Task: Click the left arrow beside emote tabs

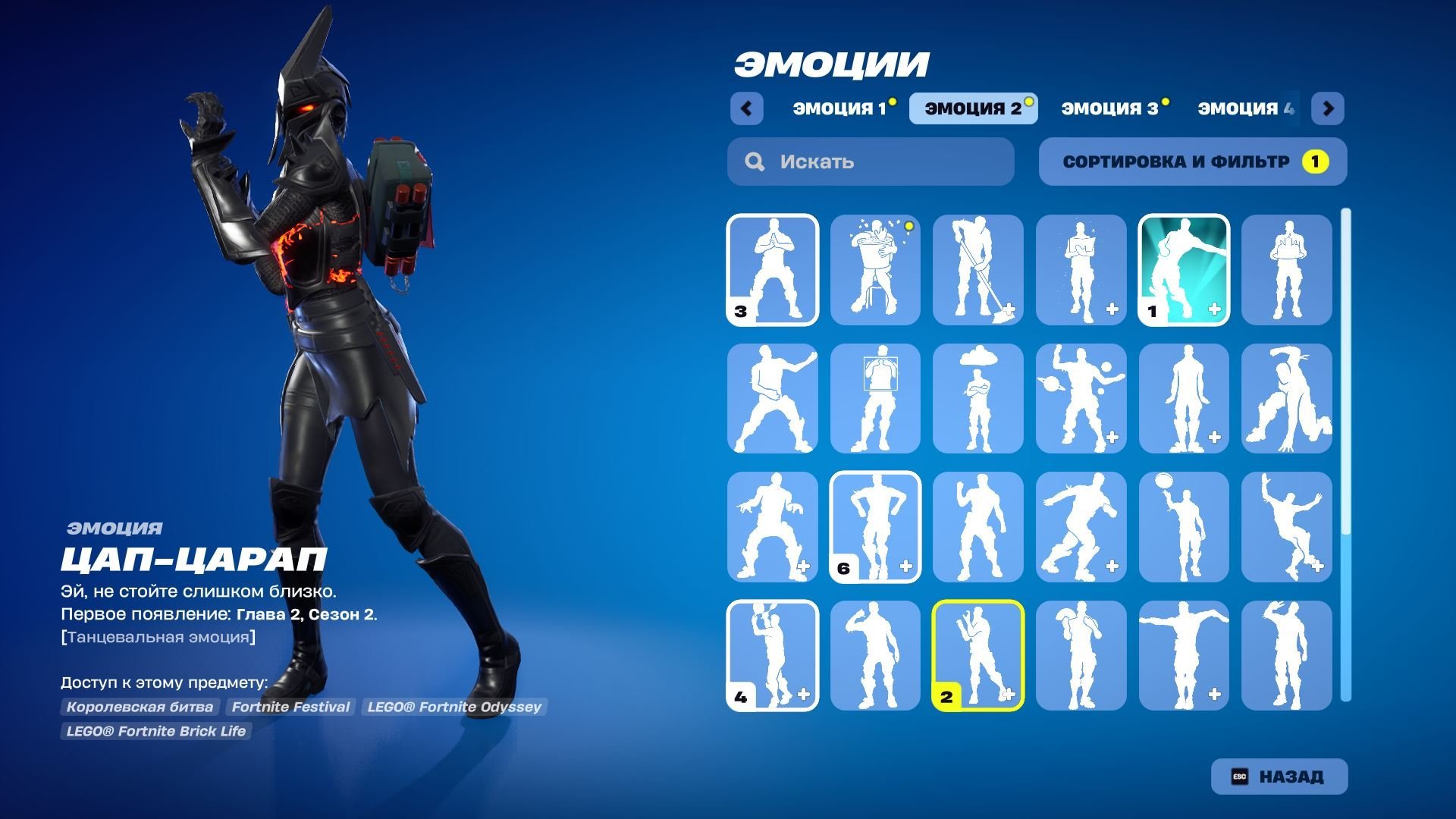Action: coord(747,108)
